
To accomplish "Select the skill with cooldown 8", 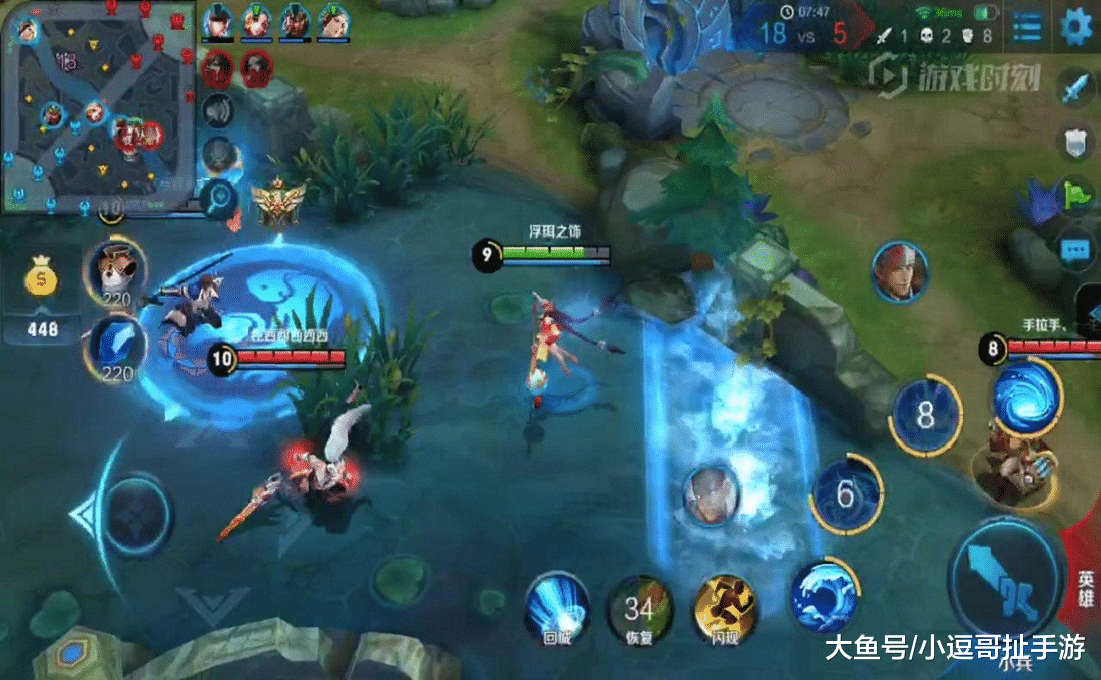I will 926,416.
